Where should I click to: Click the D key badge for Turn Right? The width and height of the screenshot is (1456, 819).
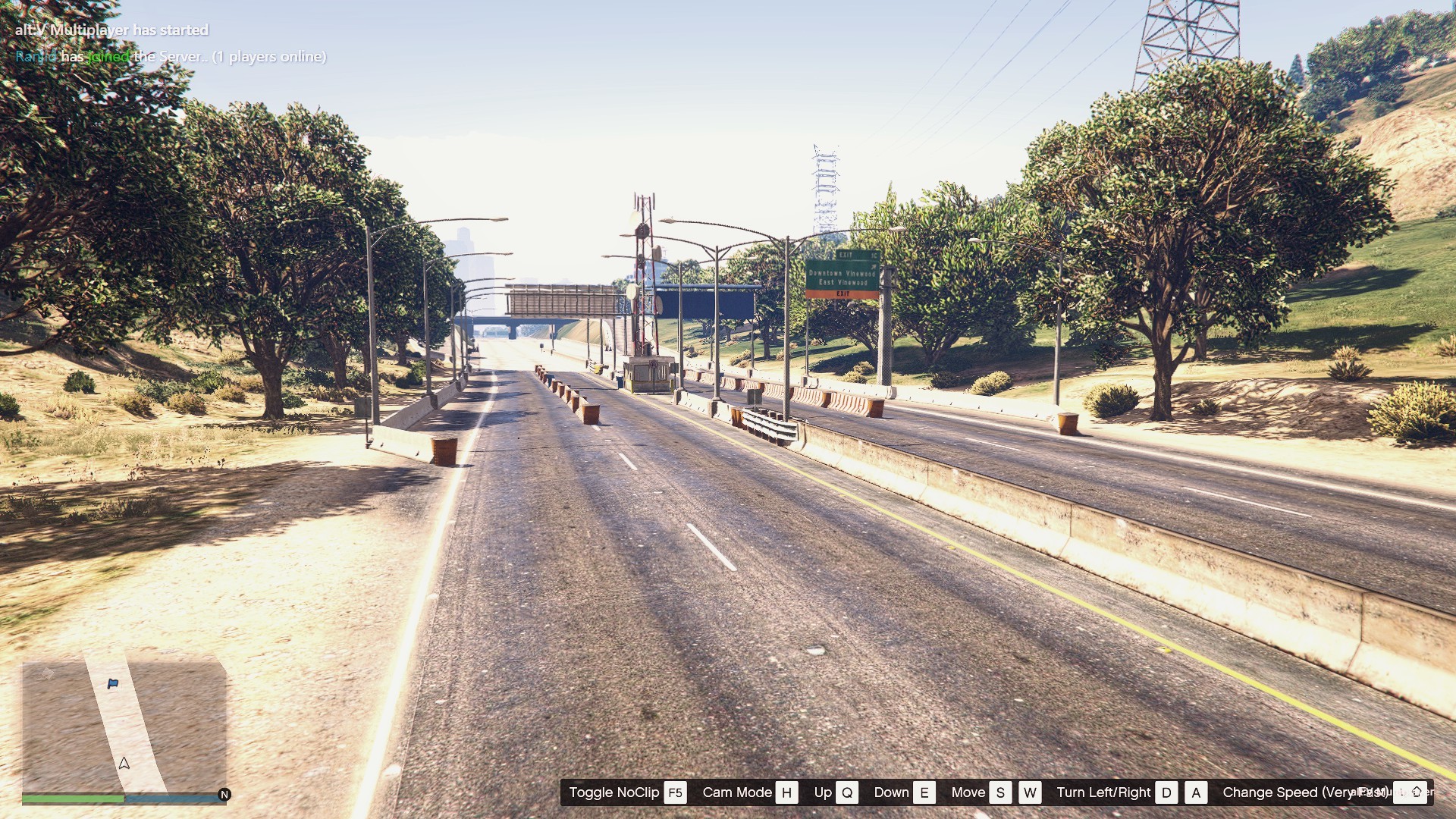pos(1168,792)
